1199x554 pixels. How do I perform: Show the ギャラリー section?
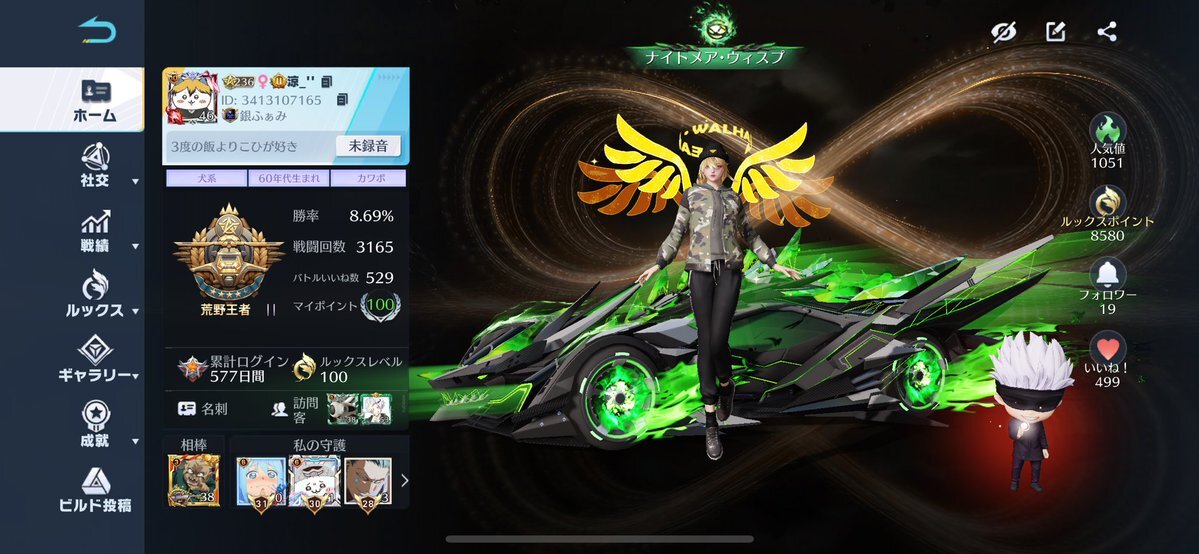pos(95,361)
